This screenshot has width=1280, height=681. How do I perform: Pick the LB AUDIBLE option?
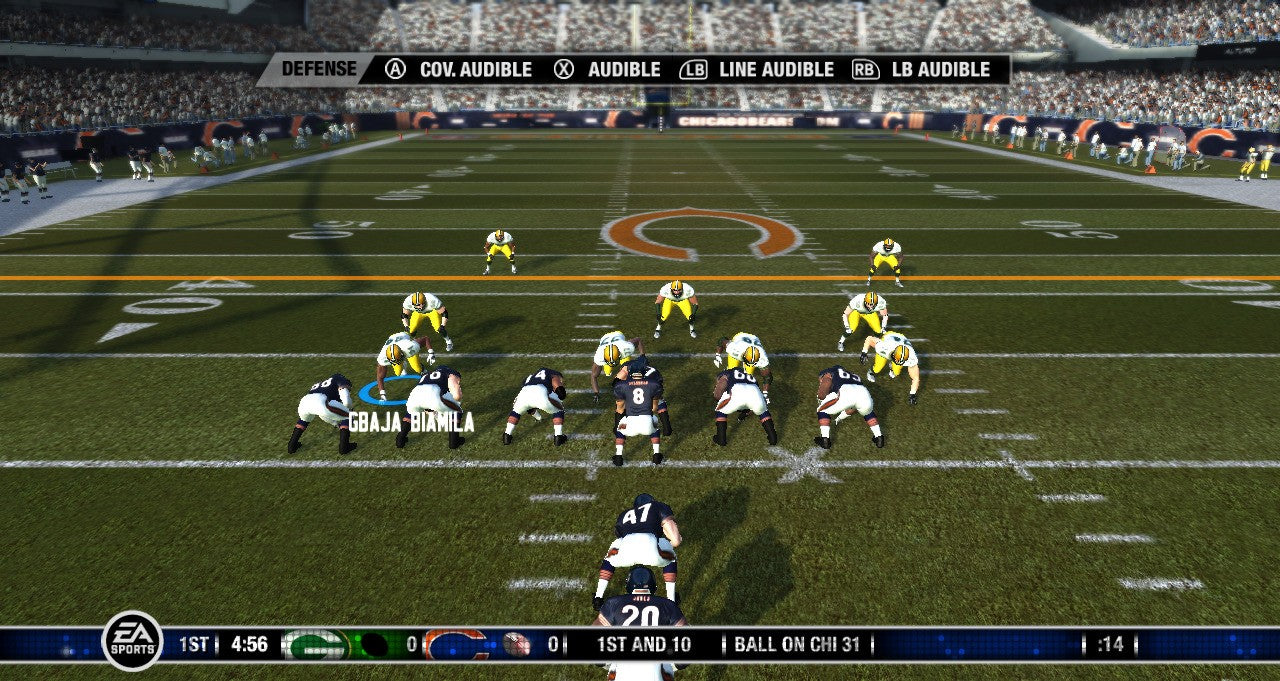921,70
